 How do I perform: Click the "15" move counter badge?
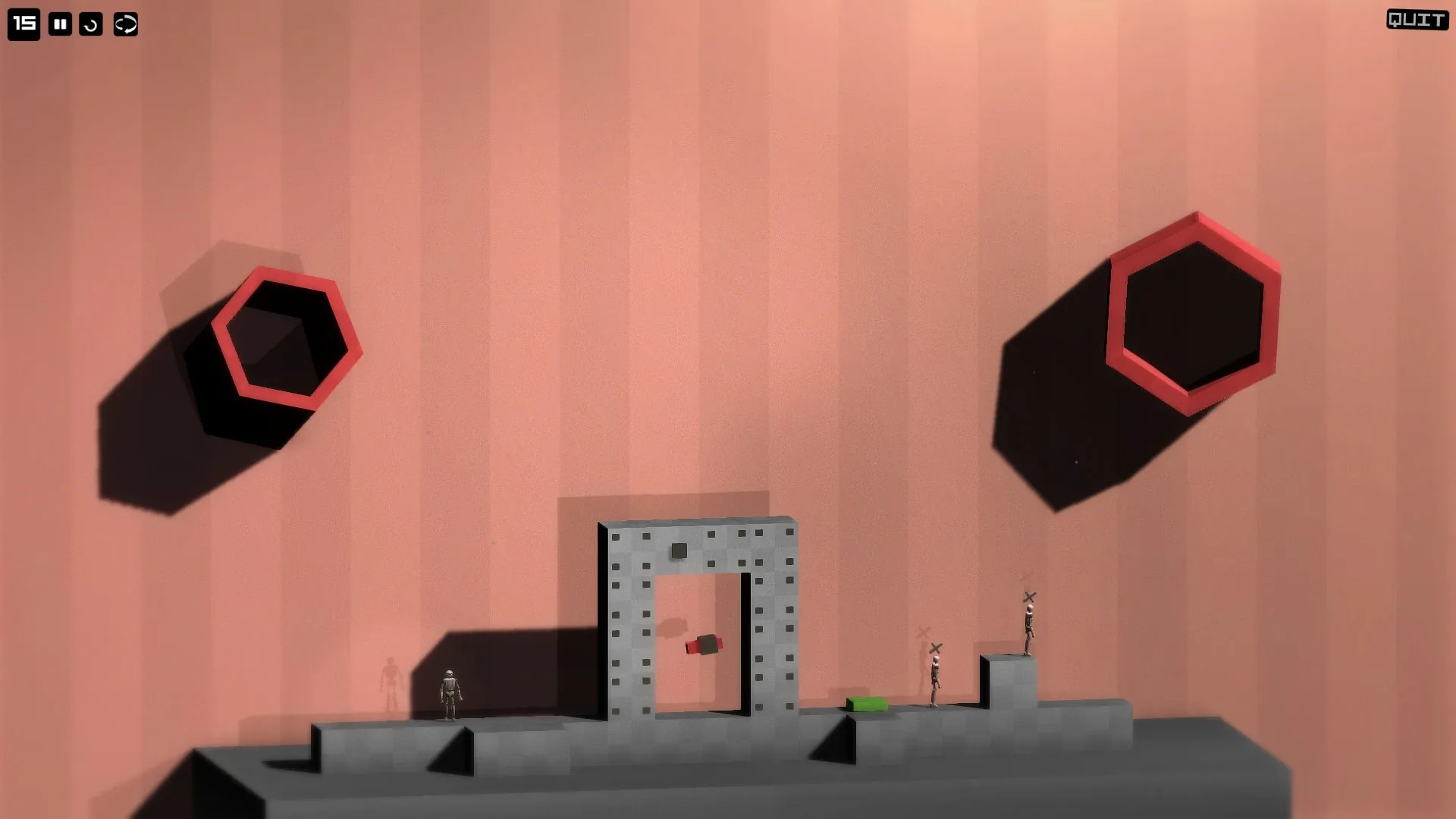(x=24, y=24)
